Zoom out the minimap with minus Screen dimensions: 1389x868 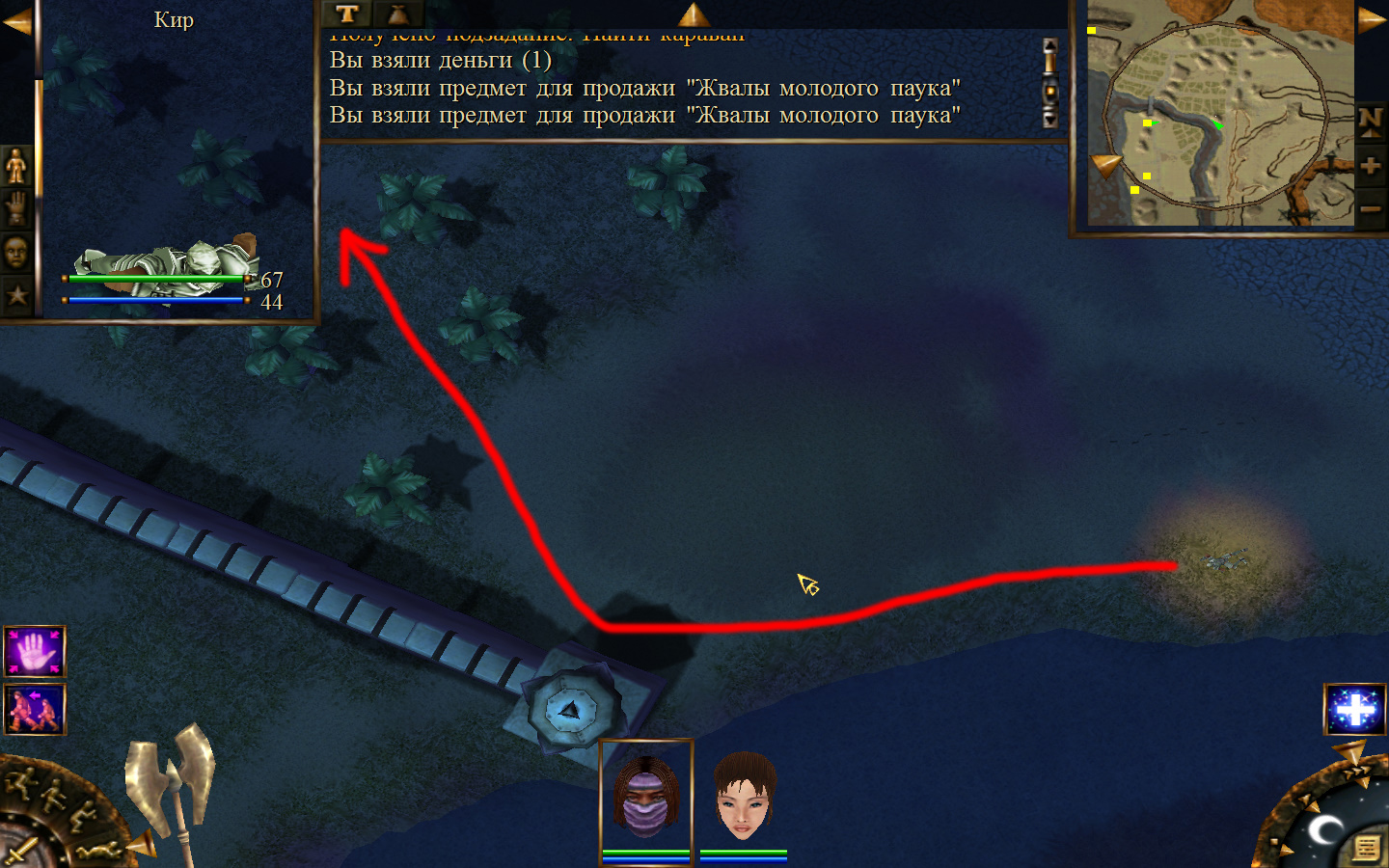click(x=1371, y=208)
